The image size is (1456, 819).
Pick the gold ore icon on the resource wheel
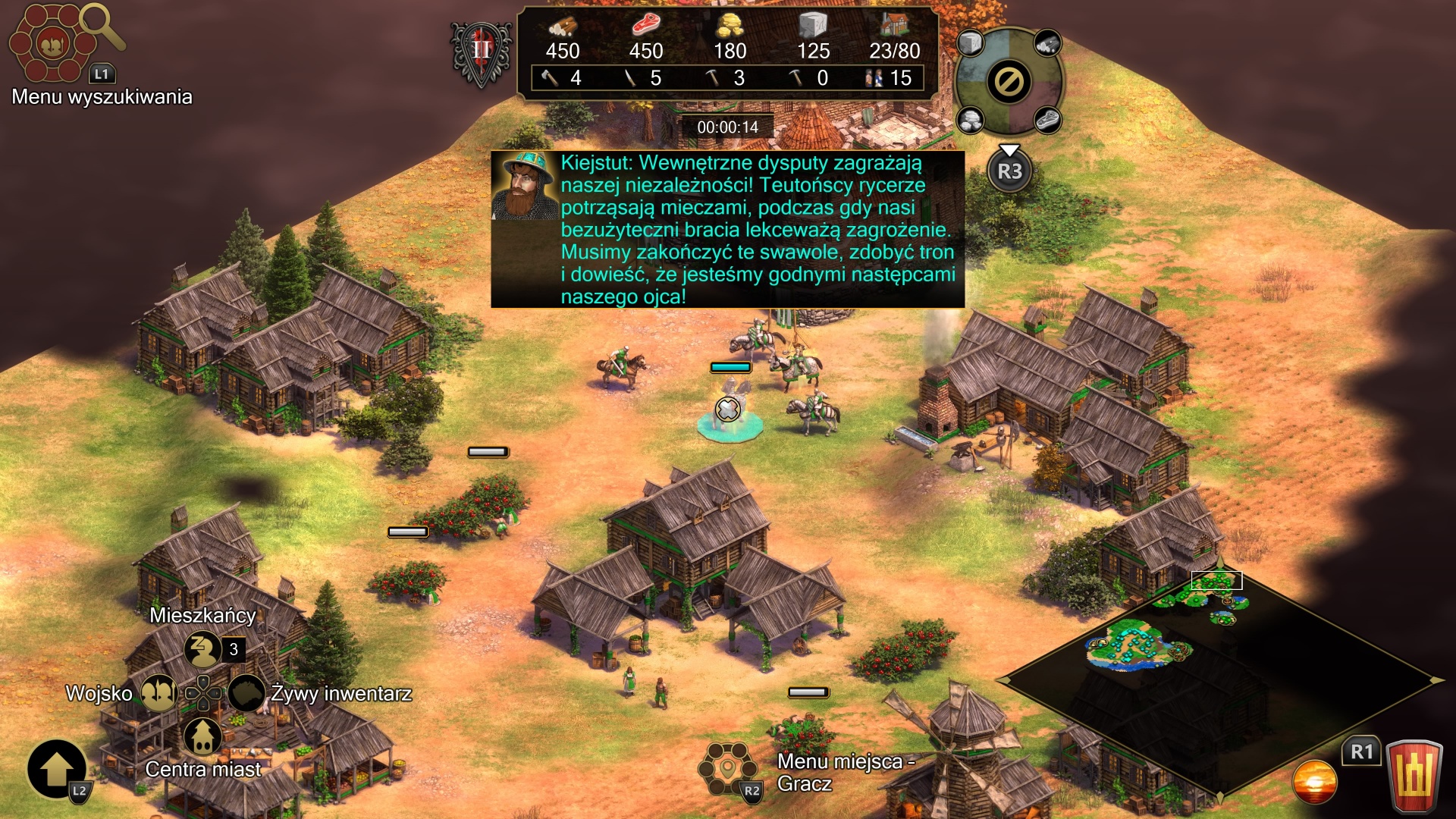coord(970,119)
